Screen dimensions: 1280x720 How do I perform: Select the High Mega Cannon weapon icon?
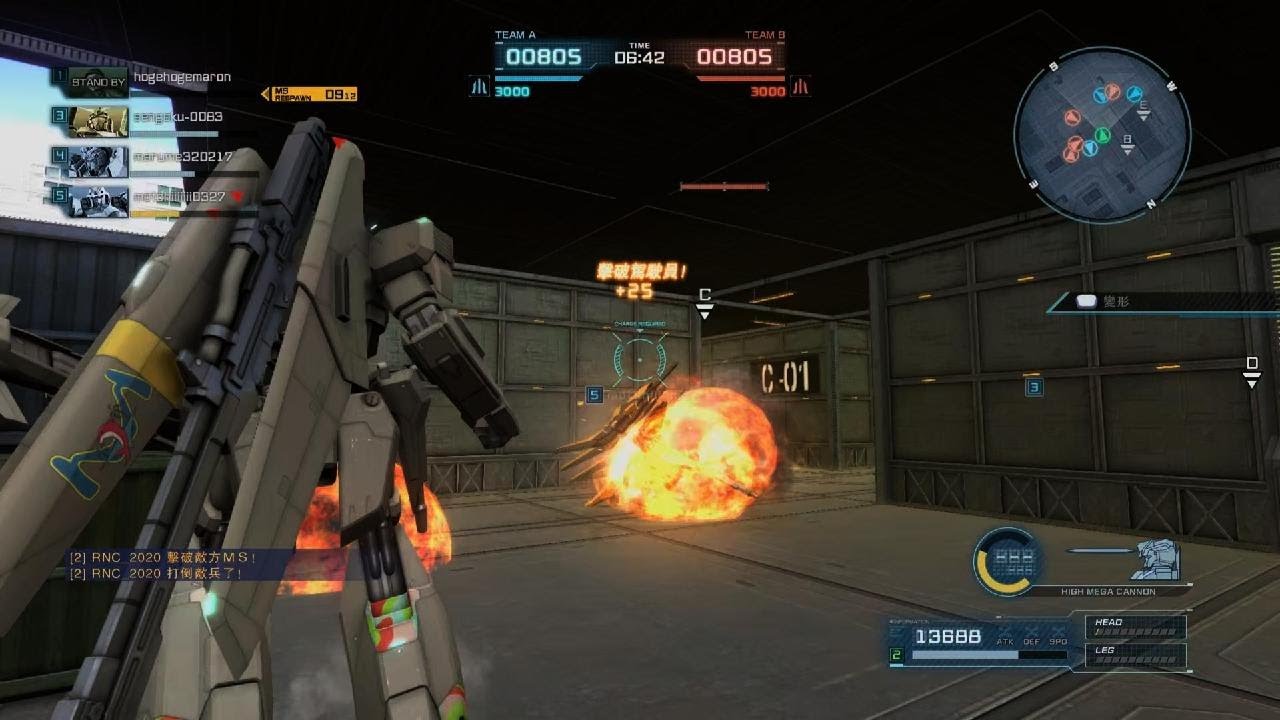(x=1007, y=560)
